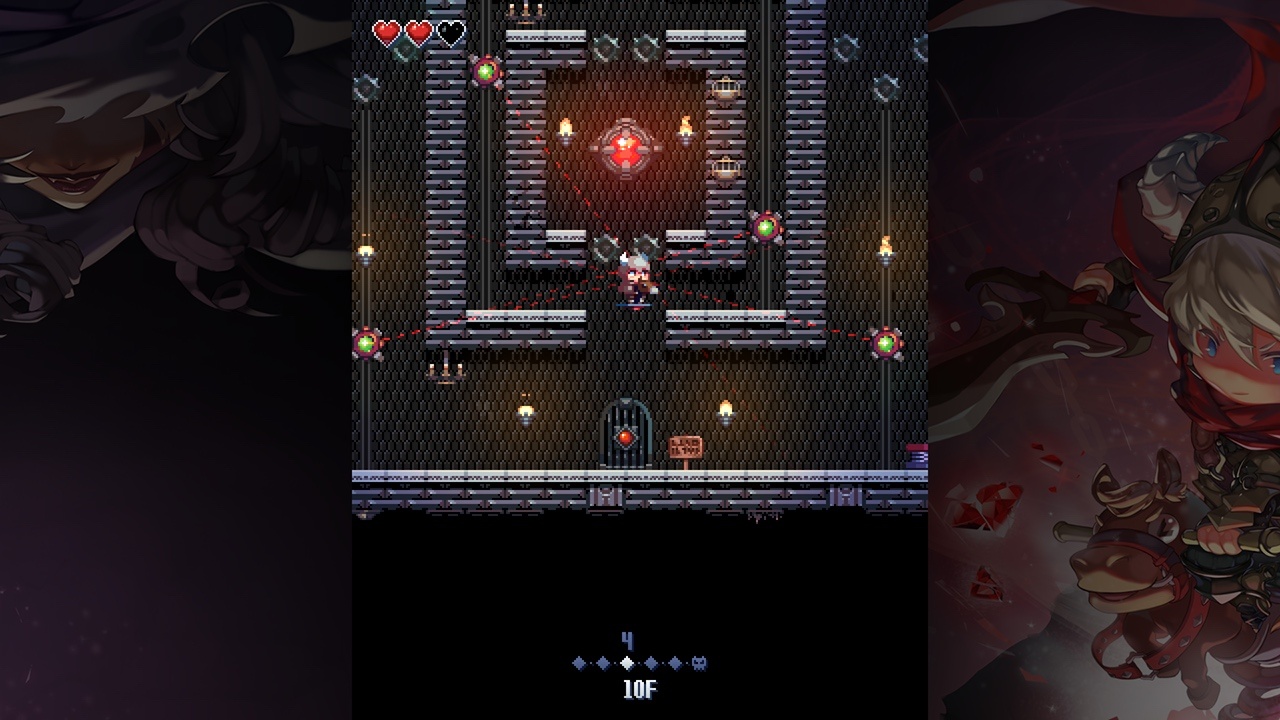Toggle the empty third heart slot
The height and width of the screenshot is (720, 1280).
(450, 30)
